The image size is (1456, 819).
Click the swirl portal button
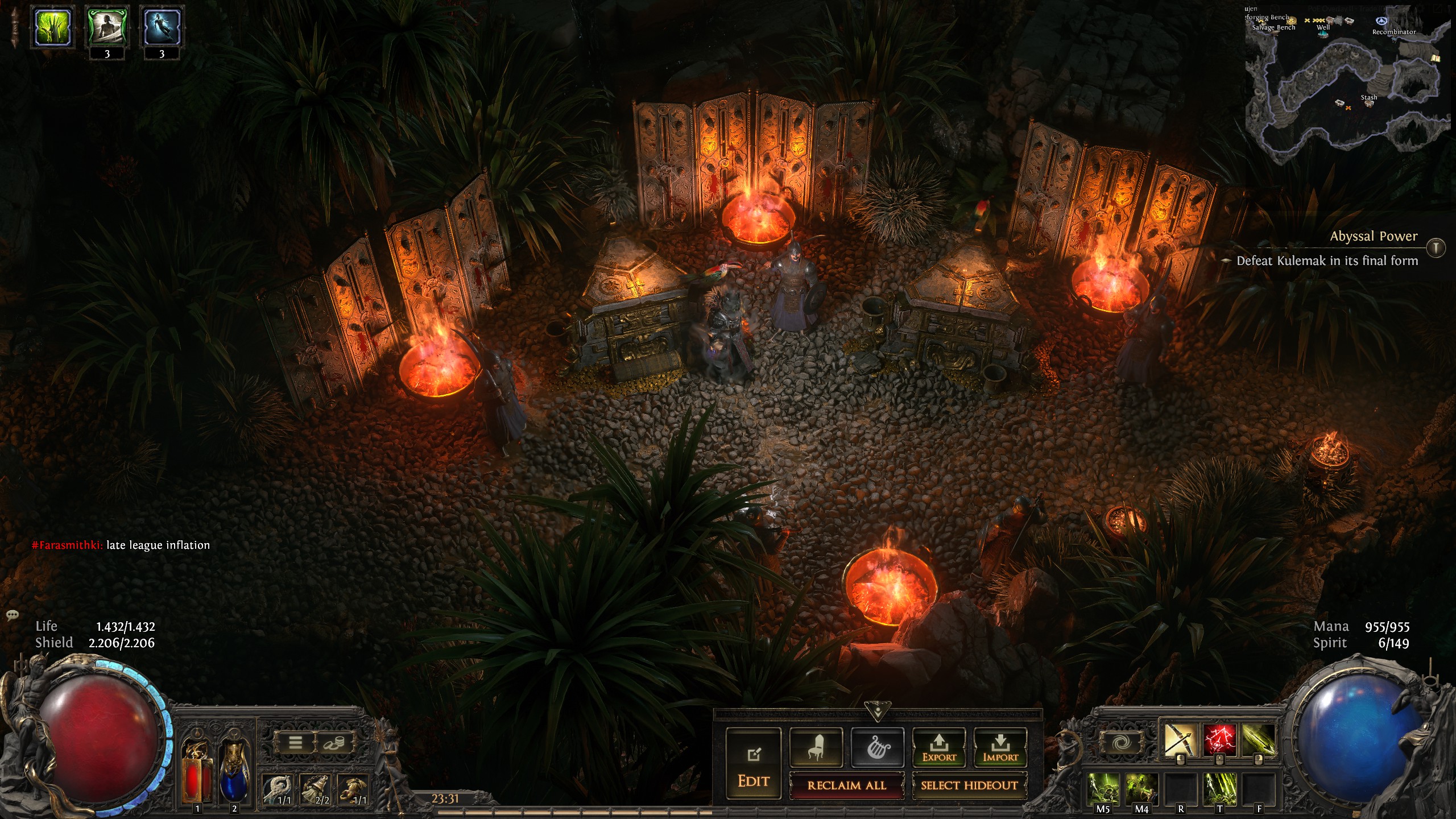tap(1122, 743)
